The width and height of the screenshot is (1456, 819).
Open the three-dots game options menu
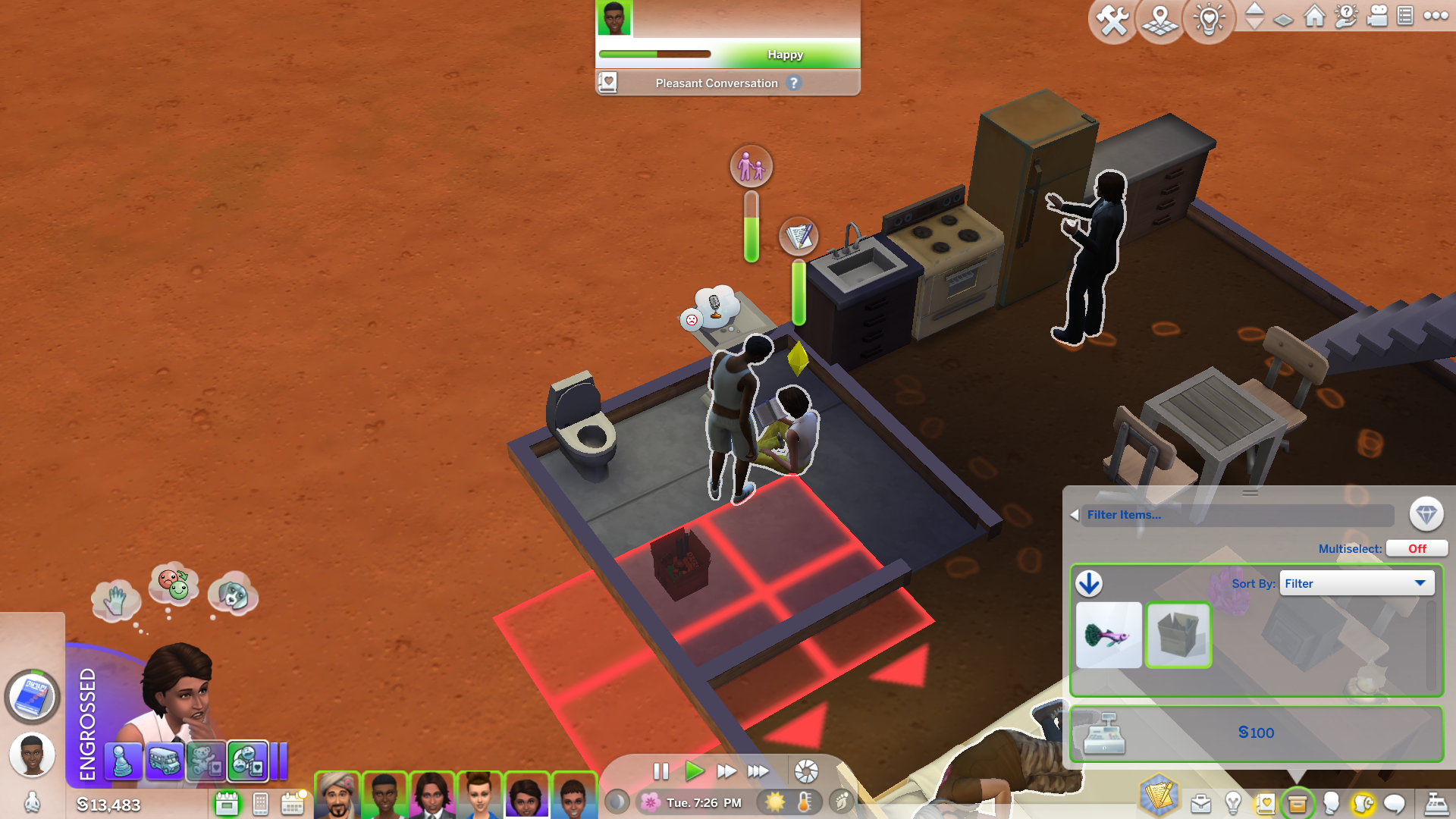point(1436,16)
